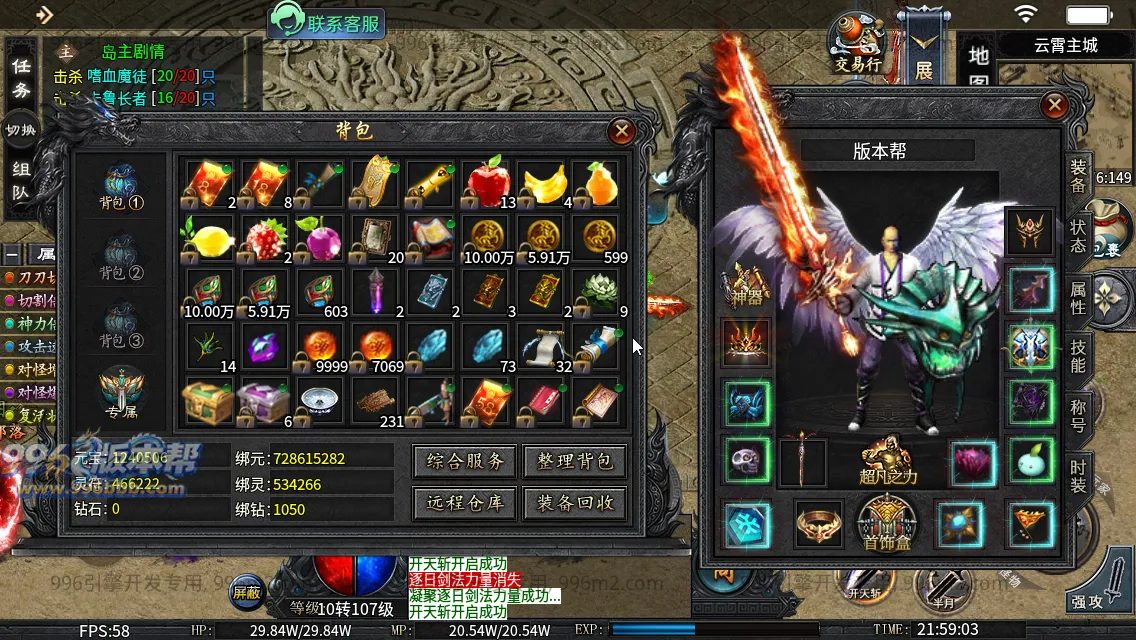Toggle the 屏蔽 shield button
Viewport: 1136px width, 640px height.
pos(246,592)
